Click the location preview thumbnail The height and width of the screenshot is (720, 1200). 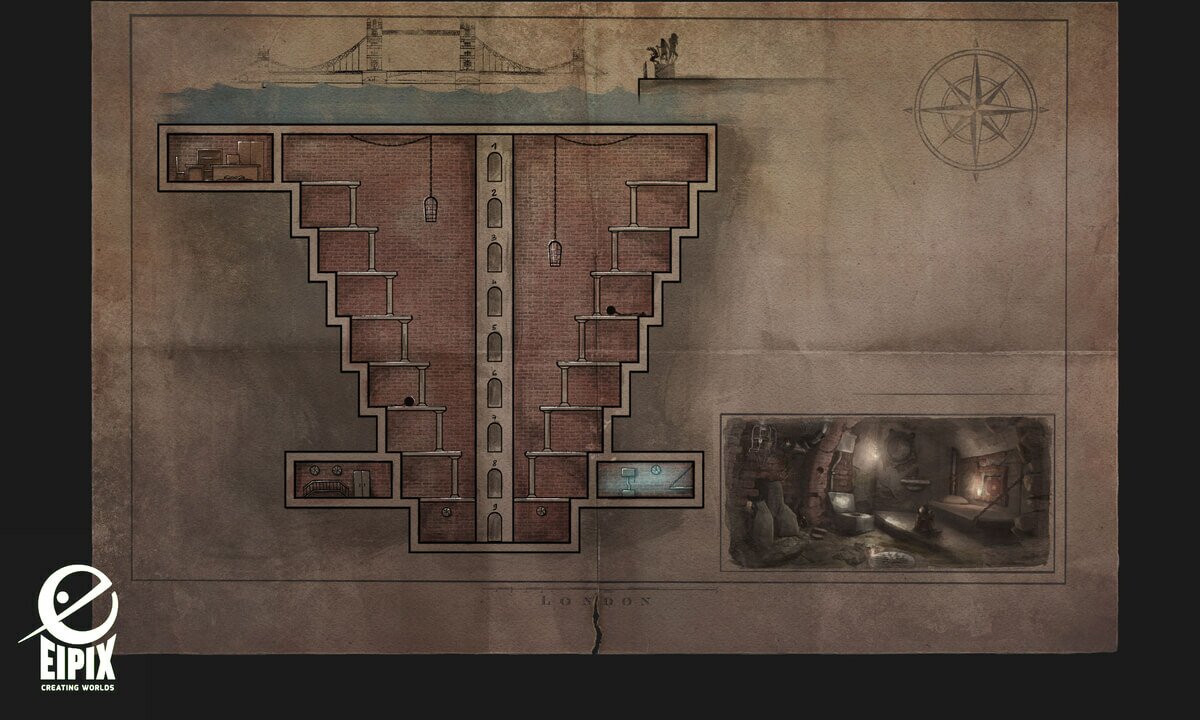coord(886,494)
